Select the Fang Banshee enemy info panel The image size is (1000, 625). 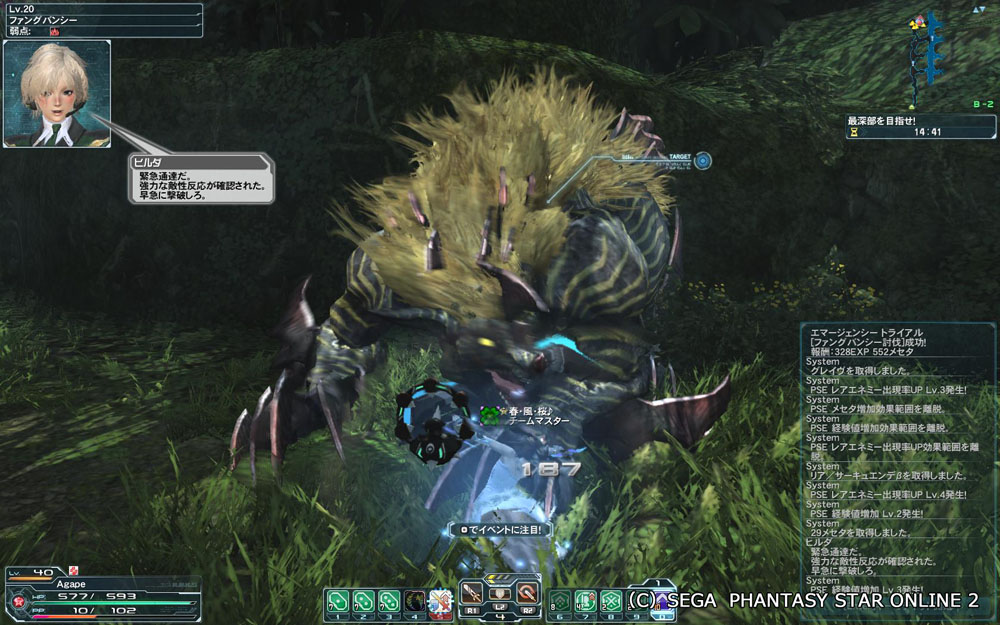[x=102, y=20]
